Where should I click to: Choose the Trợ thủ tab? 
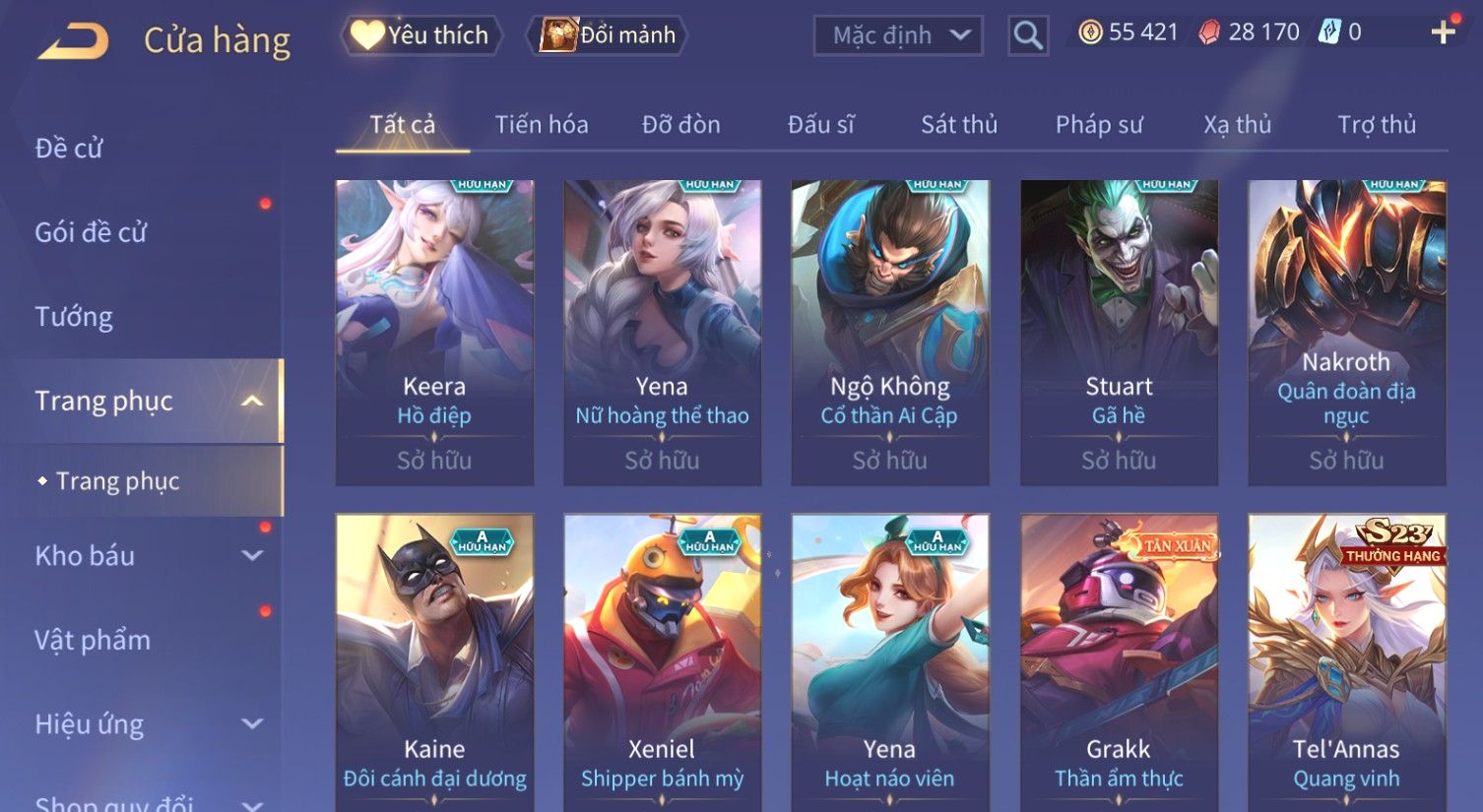(x=1376, y=125)
